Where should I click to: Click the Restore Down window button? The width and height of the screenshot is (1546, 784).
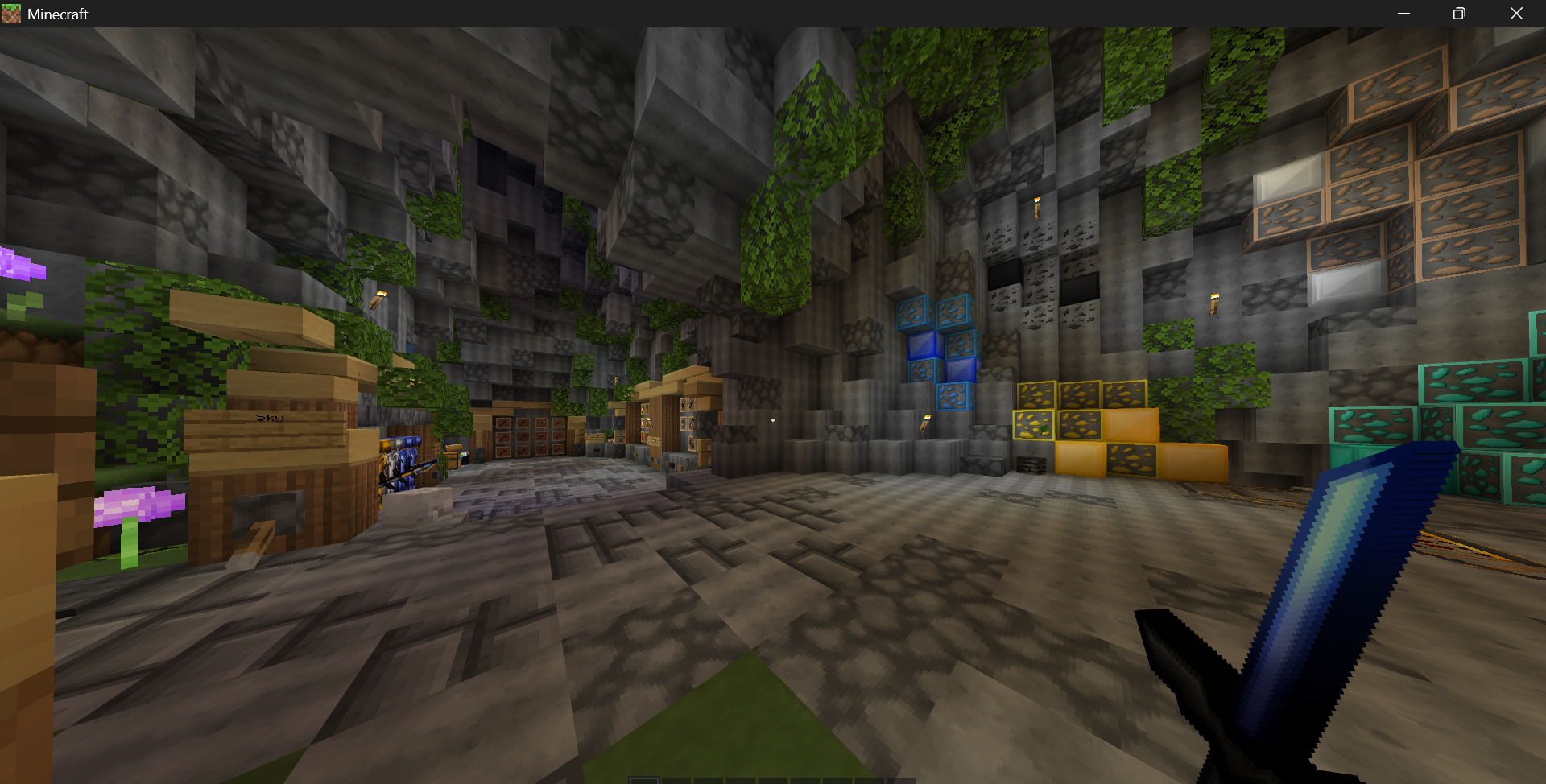click(1458, 14)
